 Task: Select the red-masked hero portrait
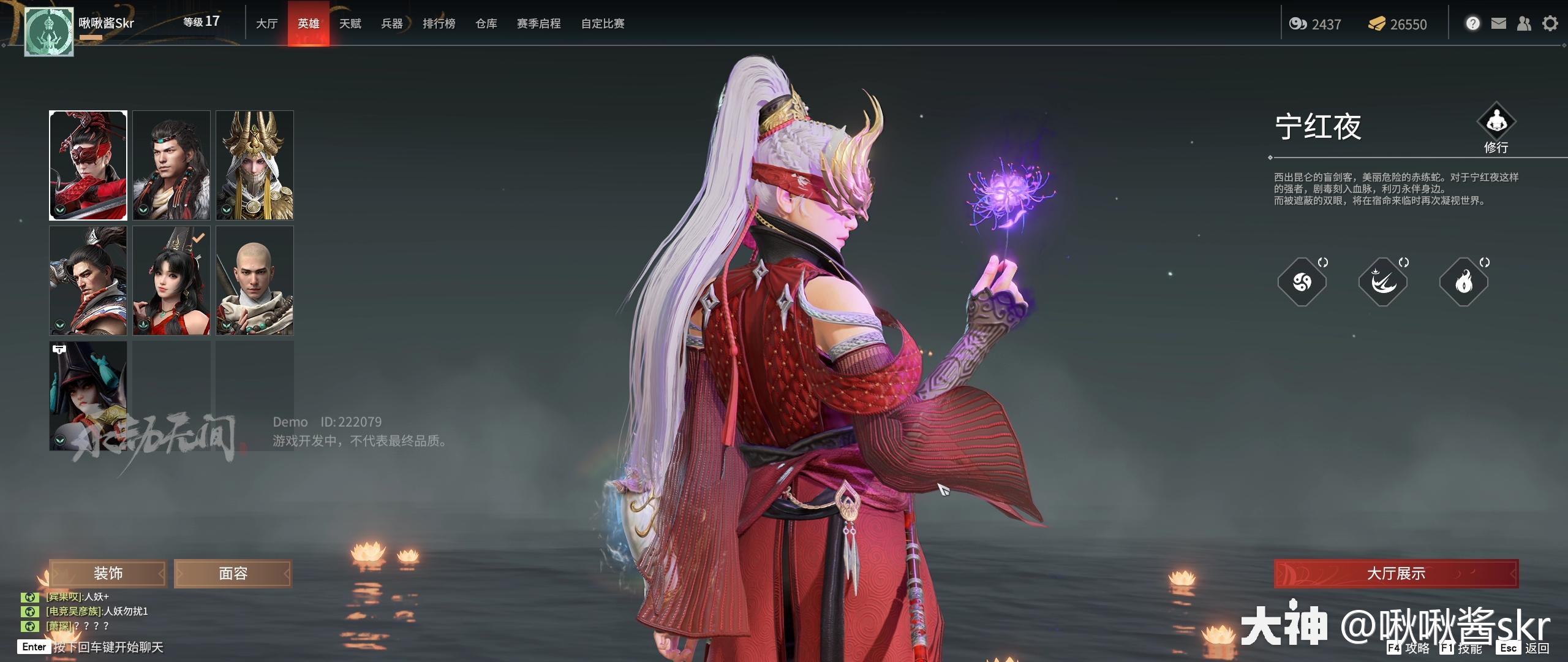pos(88,165)
